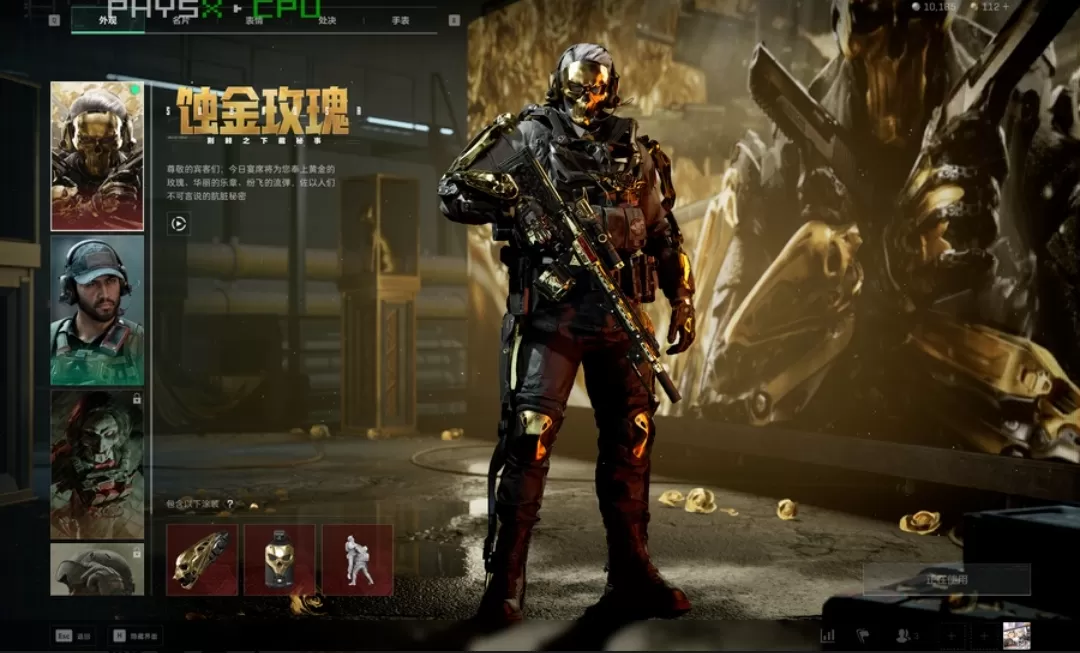Open the bar chart stats icon

(x=828, y=635)
